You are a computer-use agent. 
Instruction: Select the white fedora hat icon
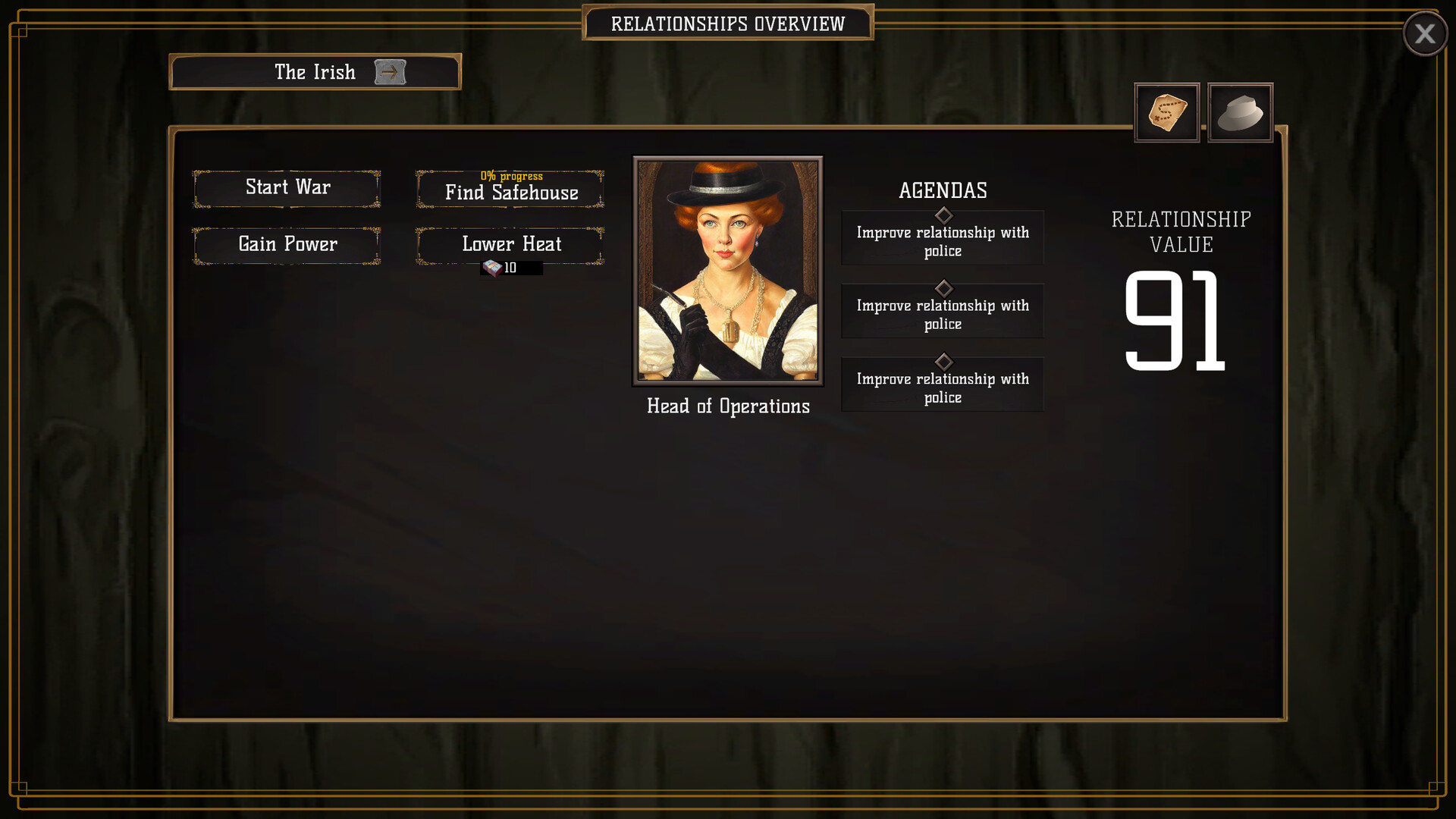pyautogui.click(x=1241, y=112)
